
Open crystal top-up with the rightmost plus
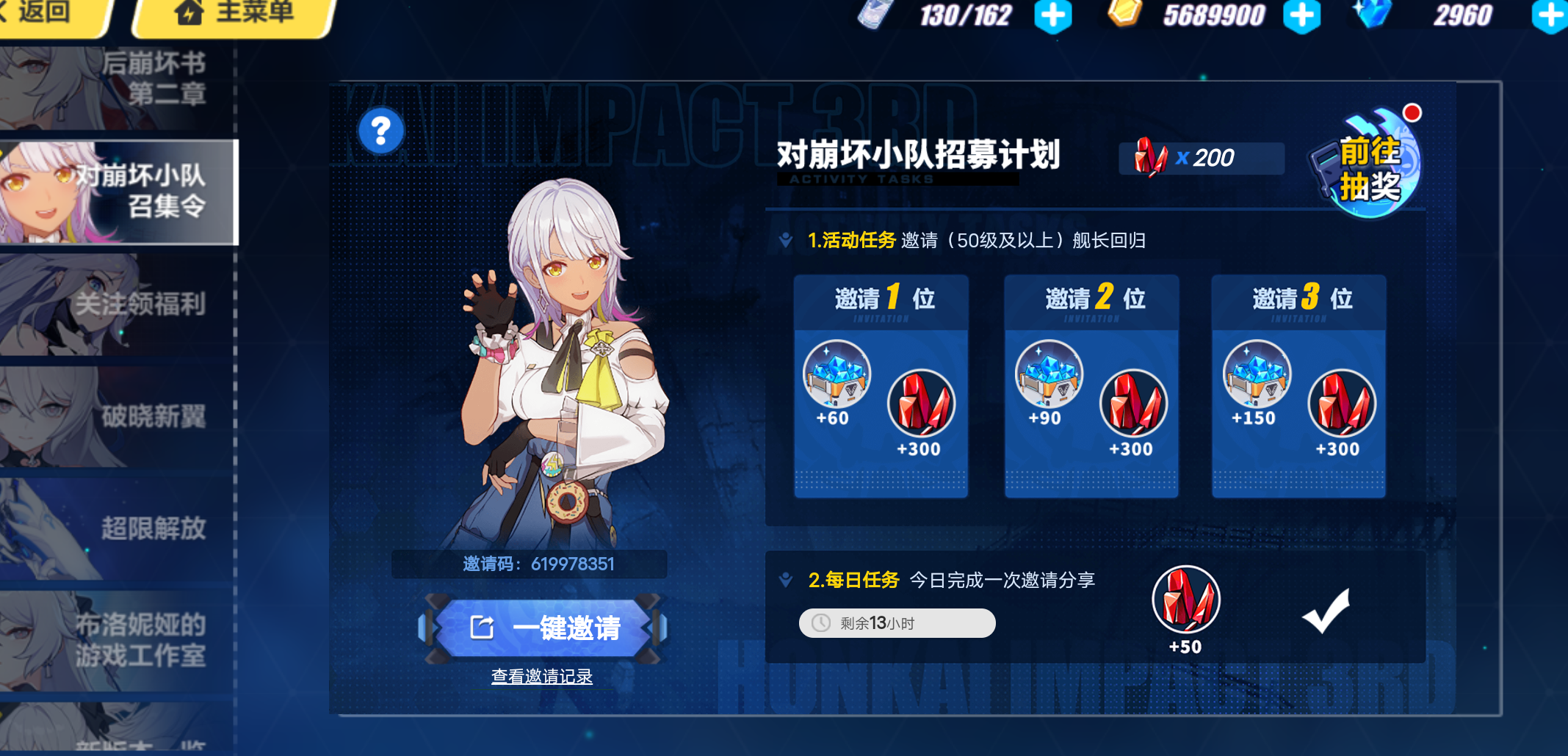pyautogui.click(x=1552, y=15)
